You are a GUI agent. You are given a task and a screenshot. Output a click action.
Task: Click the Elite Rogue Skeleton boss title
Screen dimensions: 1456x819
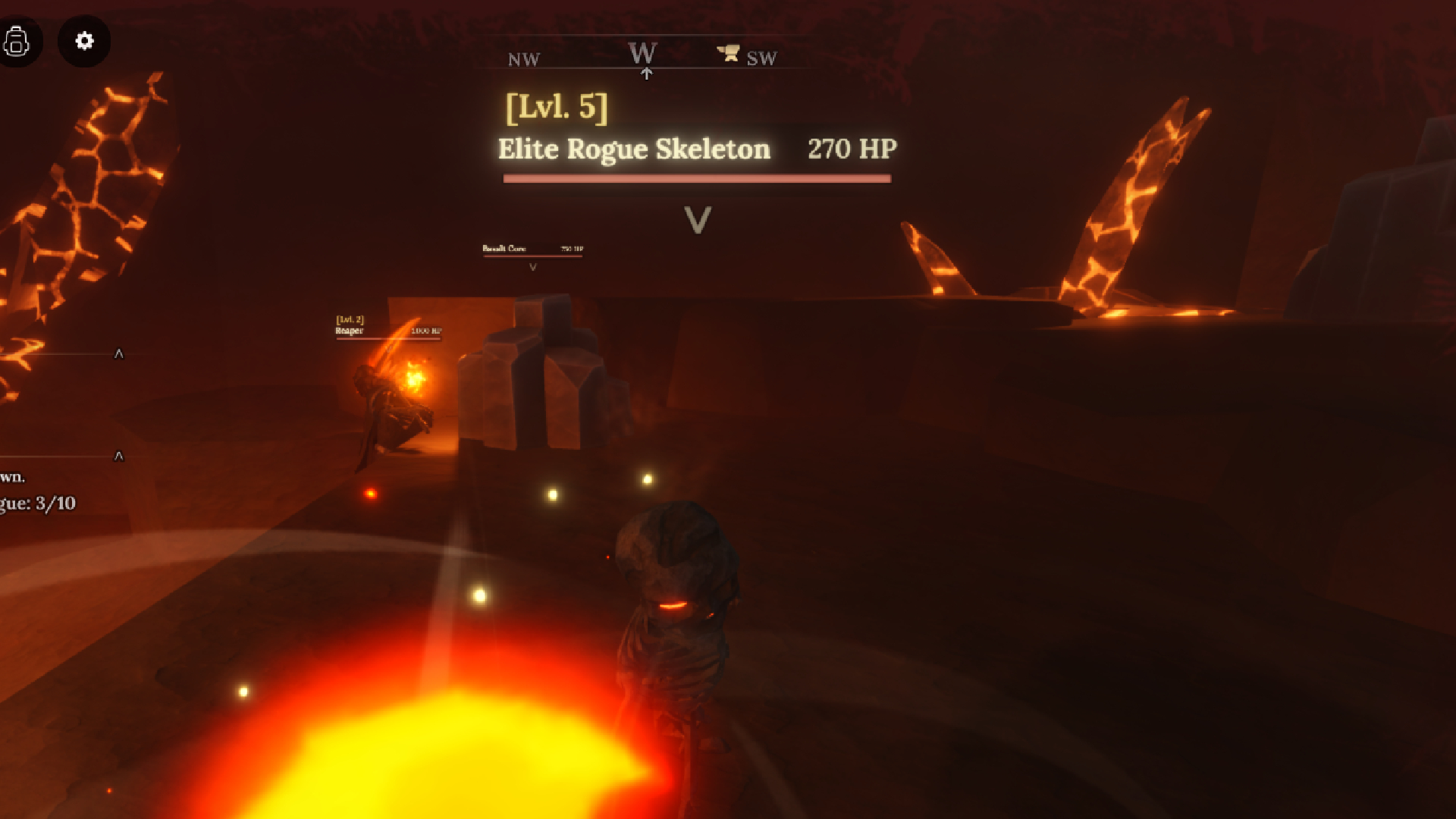pyautogui.click(x=632, y=149)
